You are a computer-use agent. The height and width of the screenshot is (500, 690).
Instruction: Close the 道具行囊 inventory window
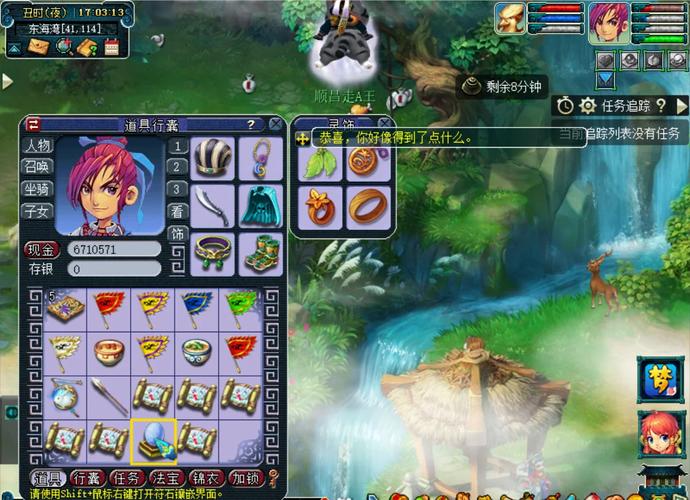click(x=275, y=124)
